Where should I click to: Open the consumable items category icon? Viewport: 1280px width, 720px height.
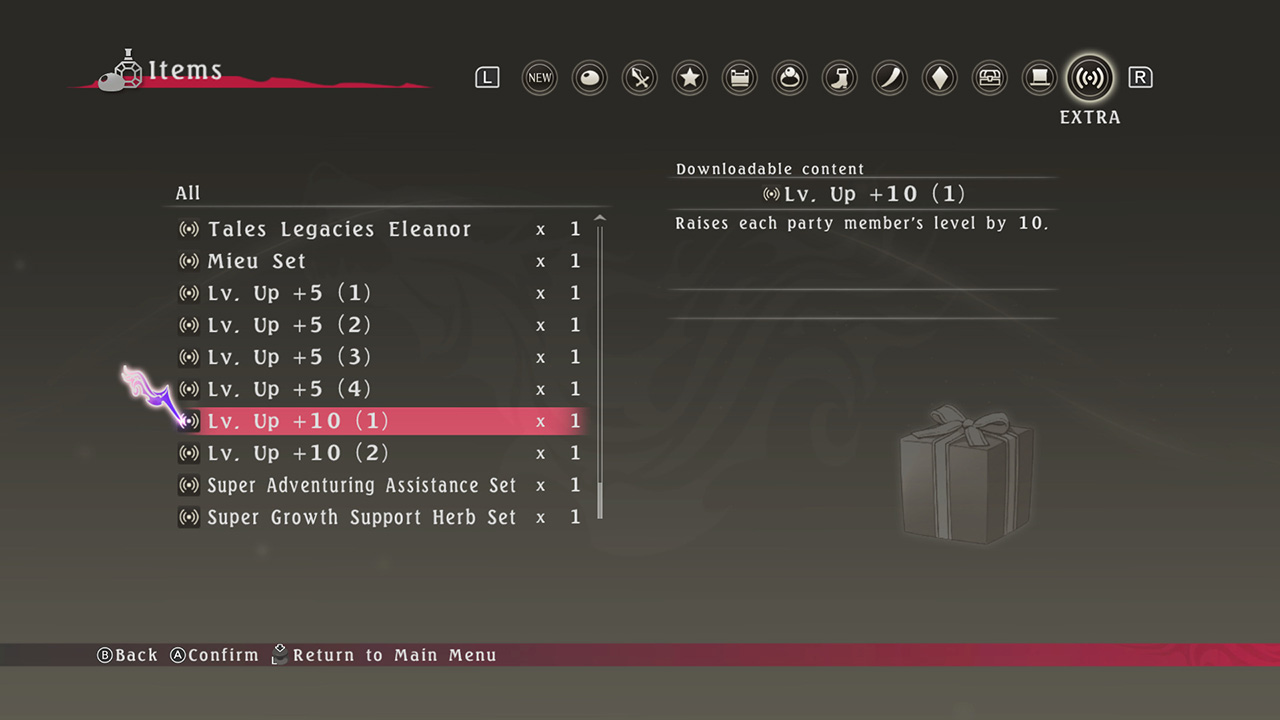coord(589,78)
